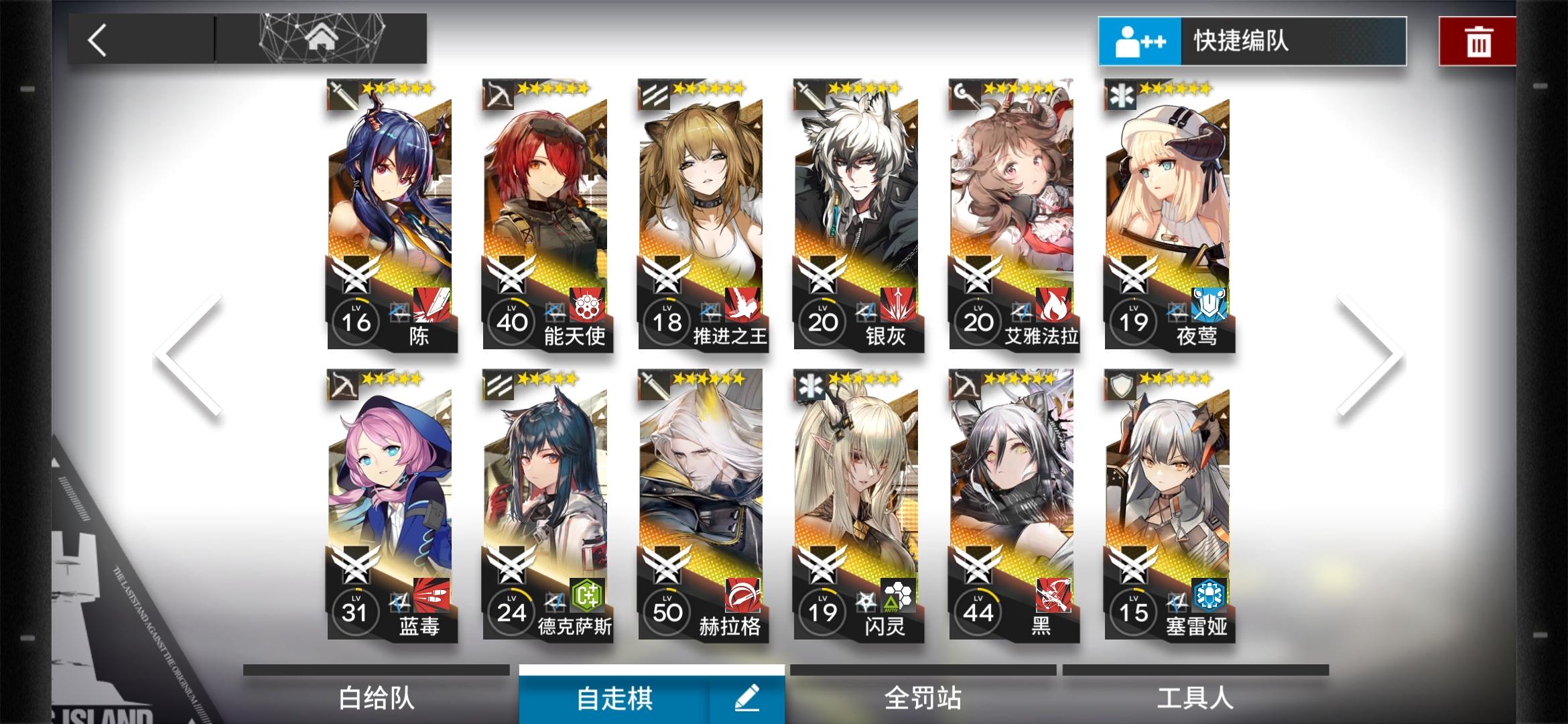Choose operator 夜莺 card

(x=1169, y=215)
